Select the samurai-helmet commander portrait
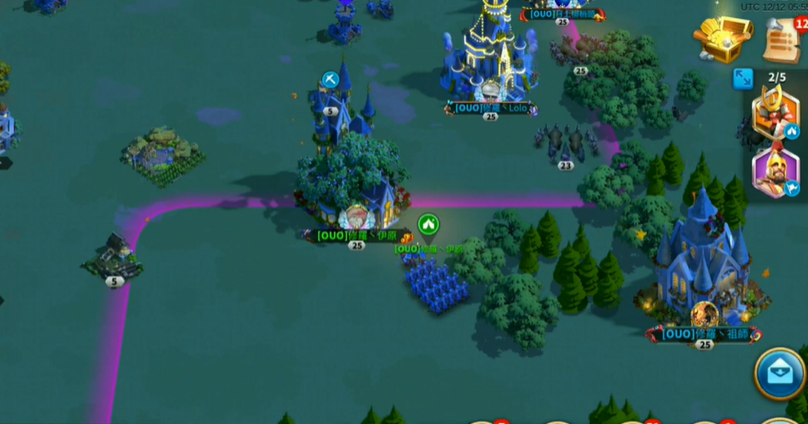Viewport: 808px width, 424px height. click(x=775, y=112)
